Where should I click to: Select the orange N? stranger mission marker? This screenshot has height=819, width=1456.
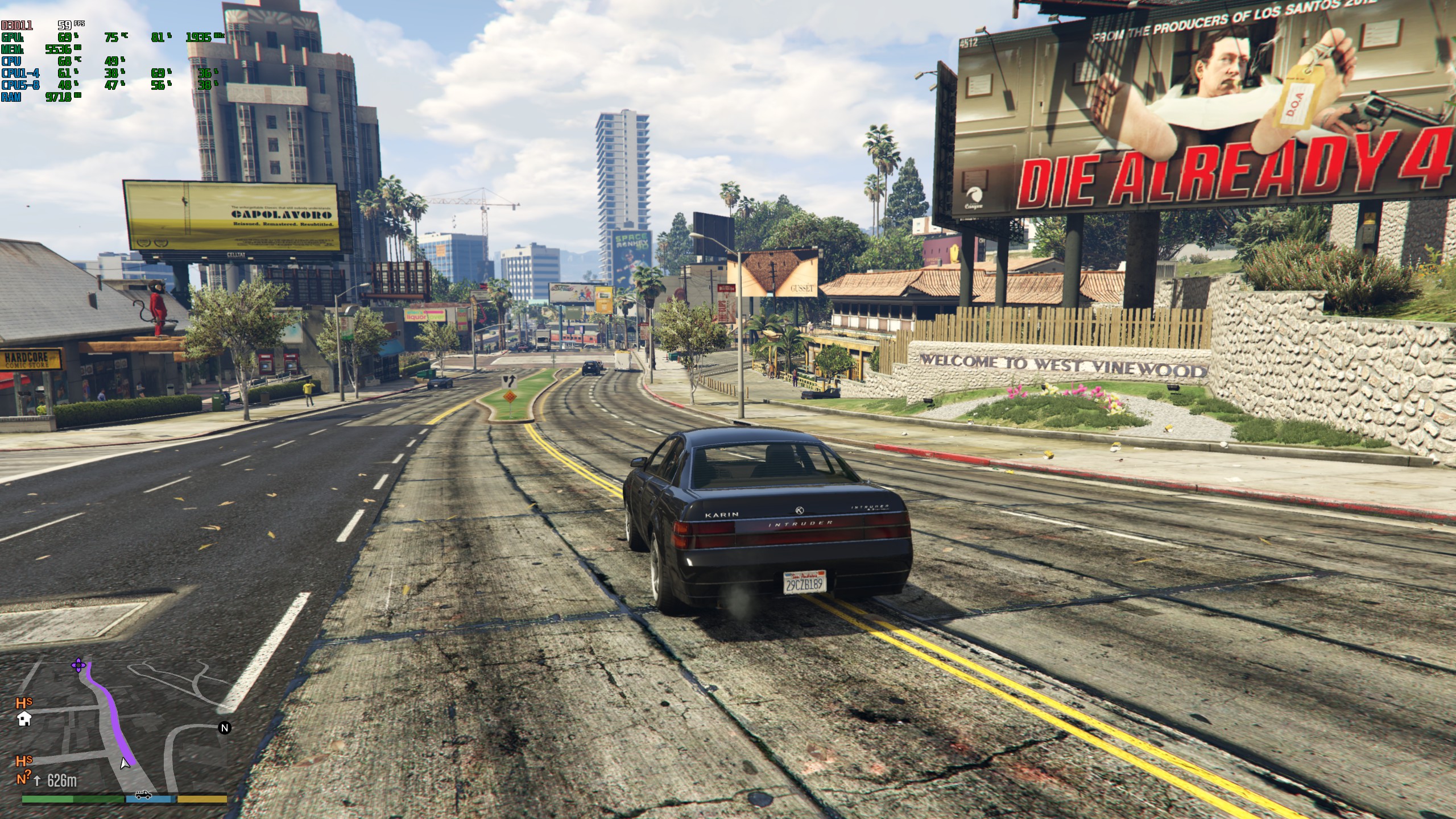click(24, 778)
